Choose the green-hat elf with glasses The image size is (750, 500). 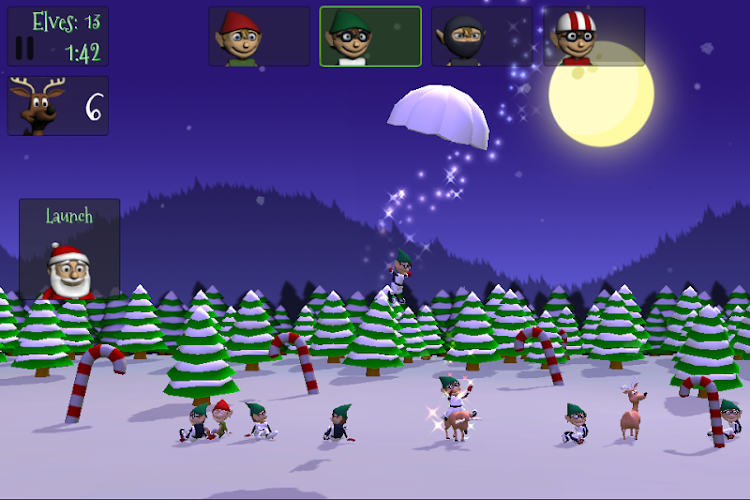[x=370, y=37]
